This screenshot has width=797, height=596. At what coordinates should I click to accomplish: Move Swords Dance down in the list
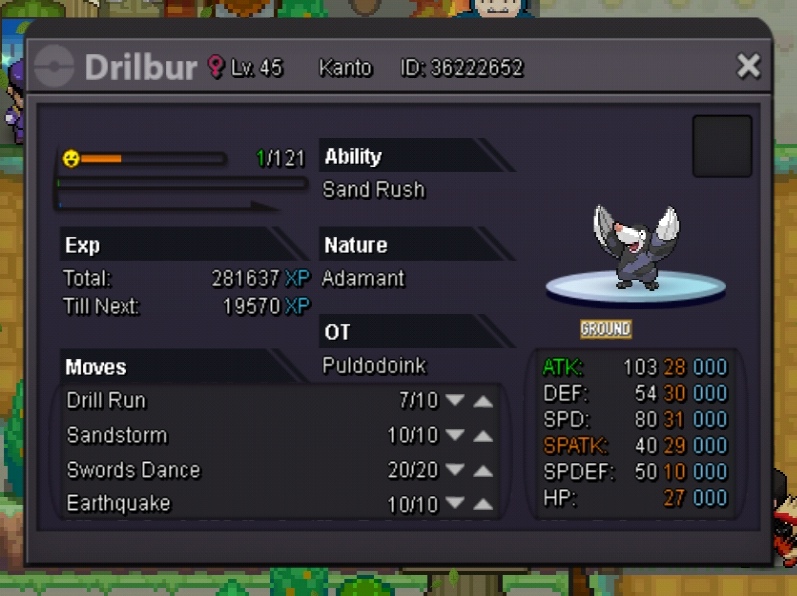click(455, 471)
